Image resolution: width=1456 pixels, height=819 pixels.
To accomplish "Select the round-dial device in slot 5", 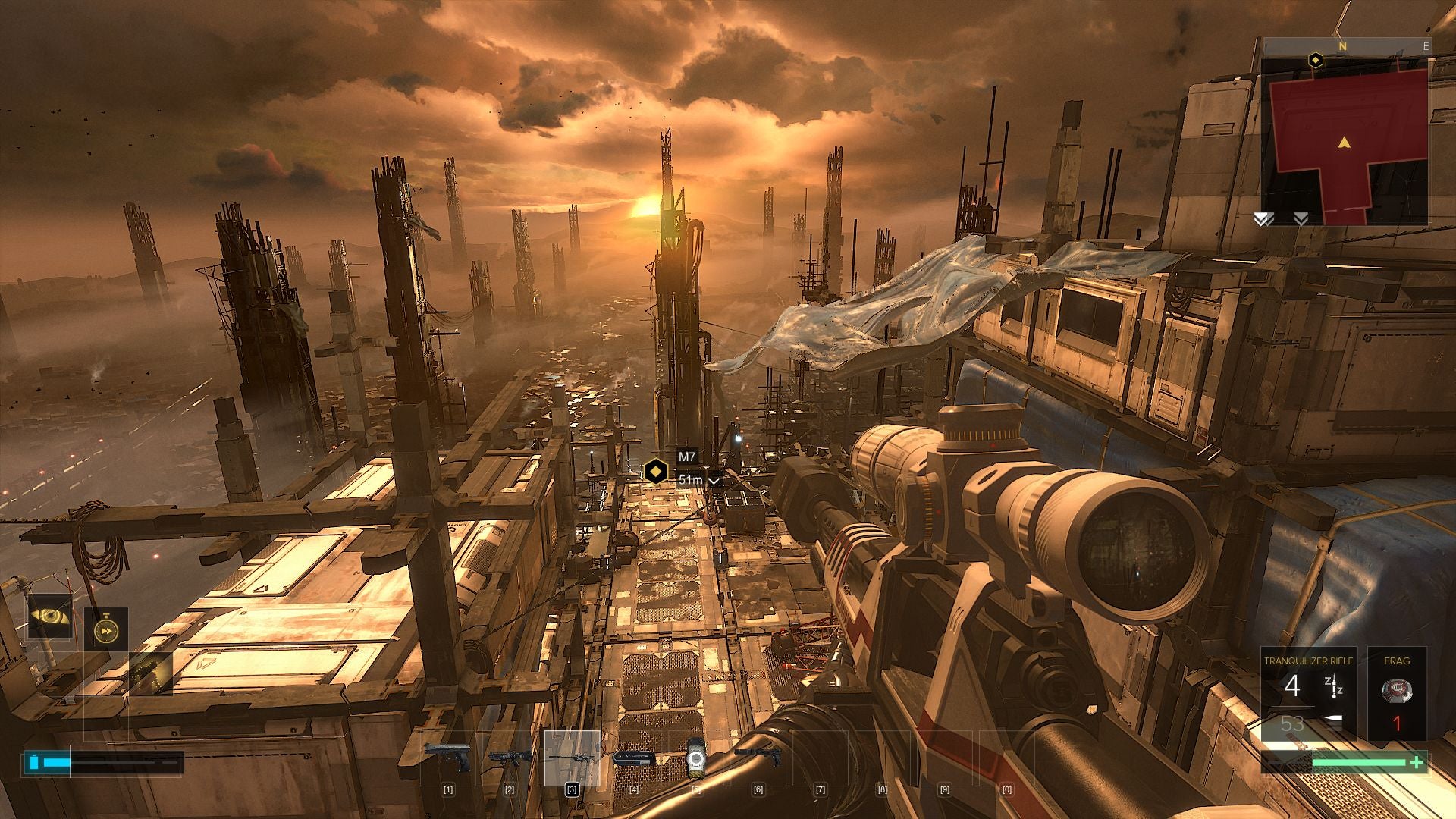I will click(x=696, y=758).
